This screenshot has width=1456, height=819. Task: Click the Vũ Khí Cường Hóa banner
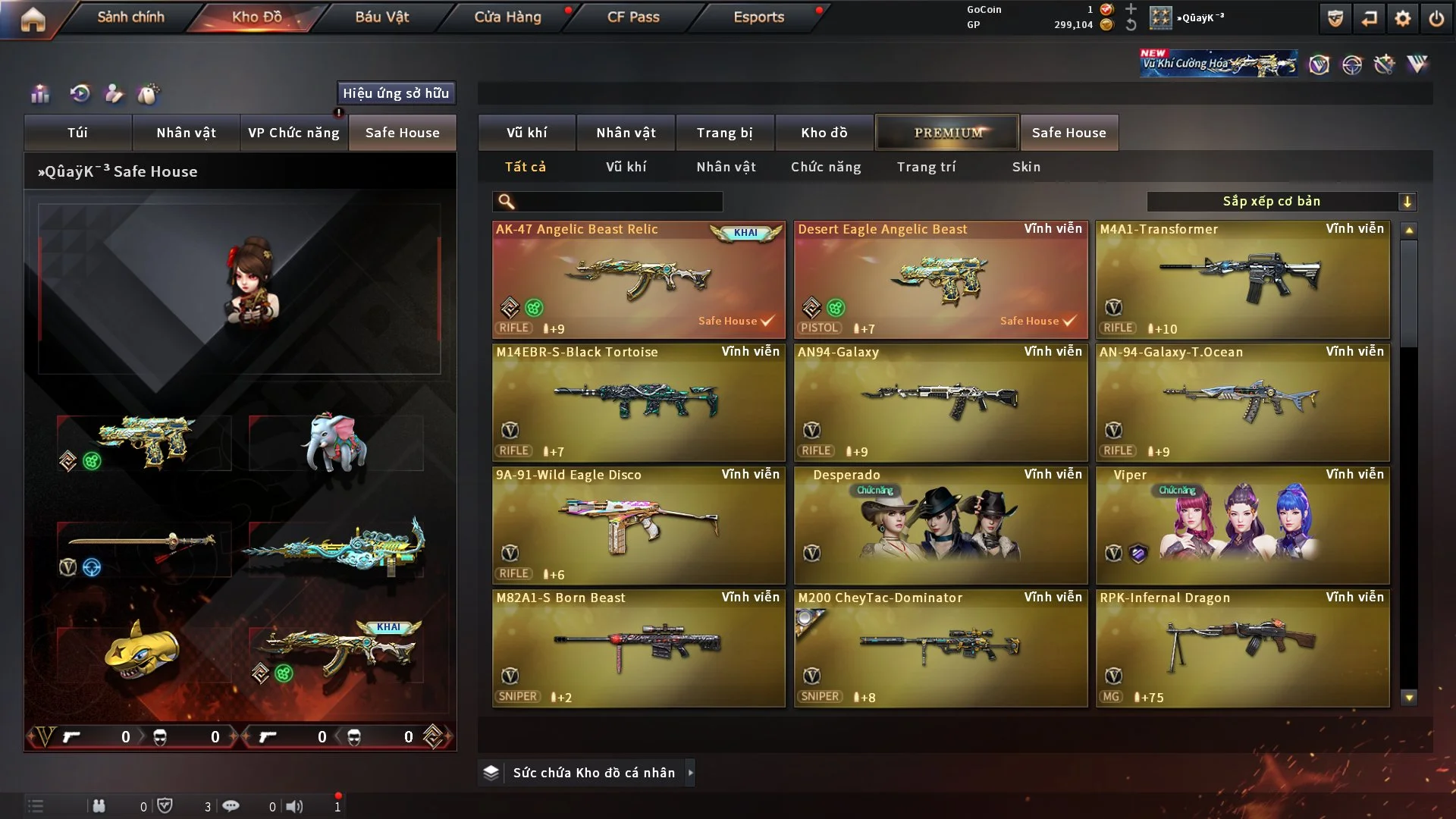1218,64
